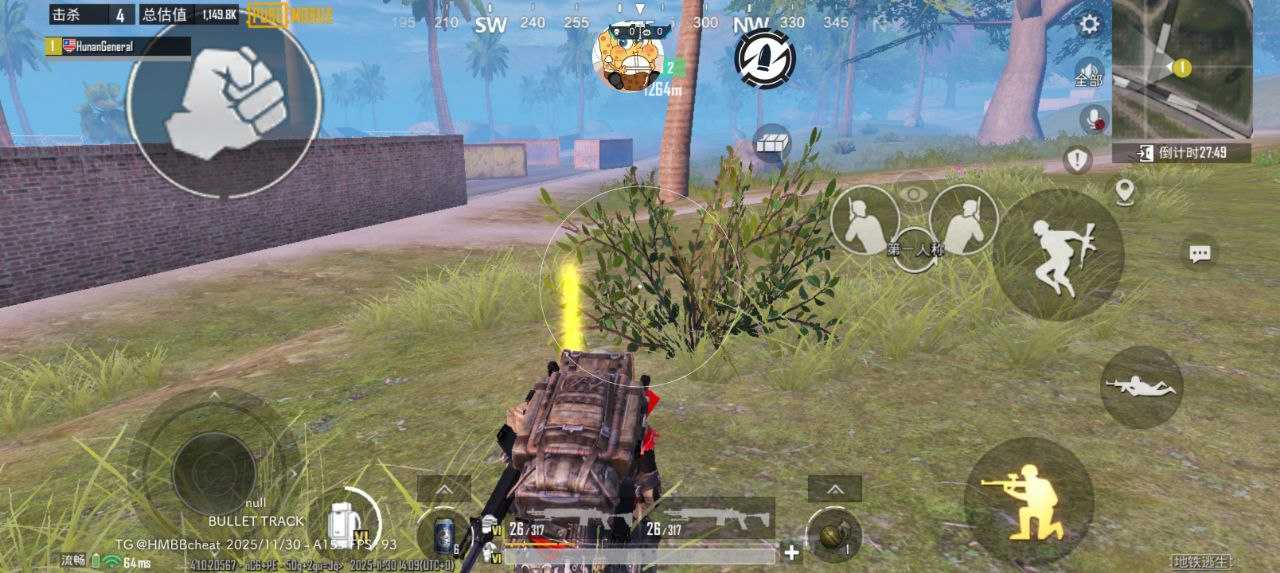
Task: Tap the round bullet icon by compass
Action: point(765,58)
